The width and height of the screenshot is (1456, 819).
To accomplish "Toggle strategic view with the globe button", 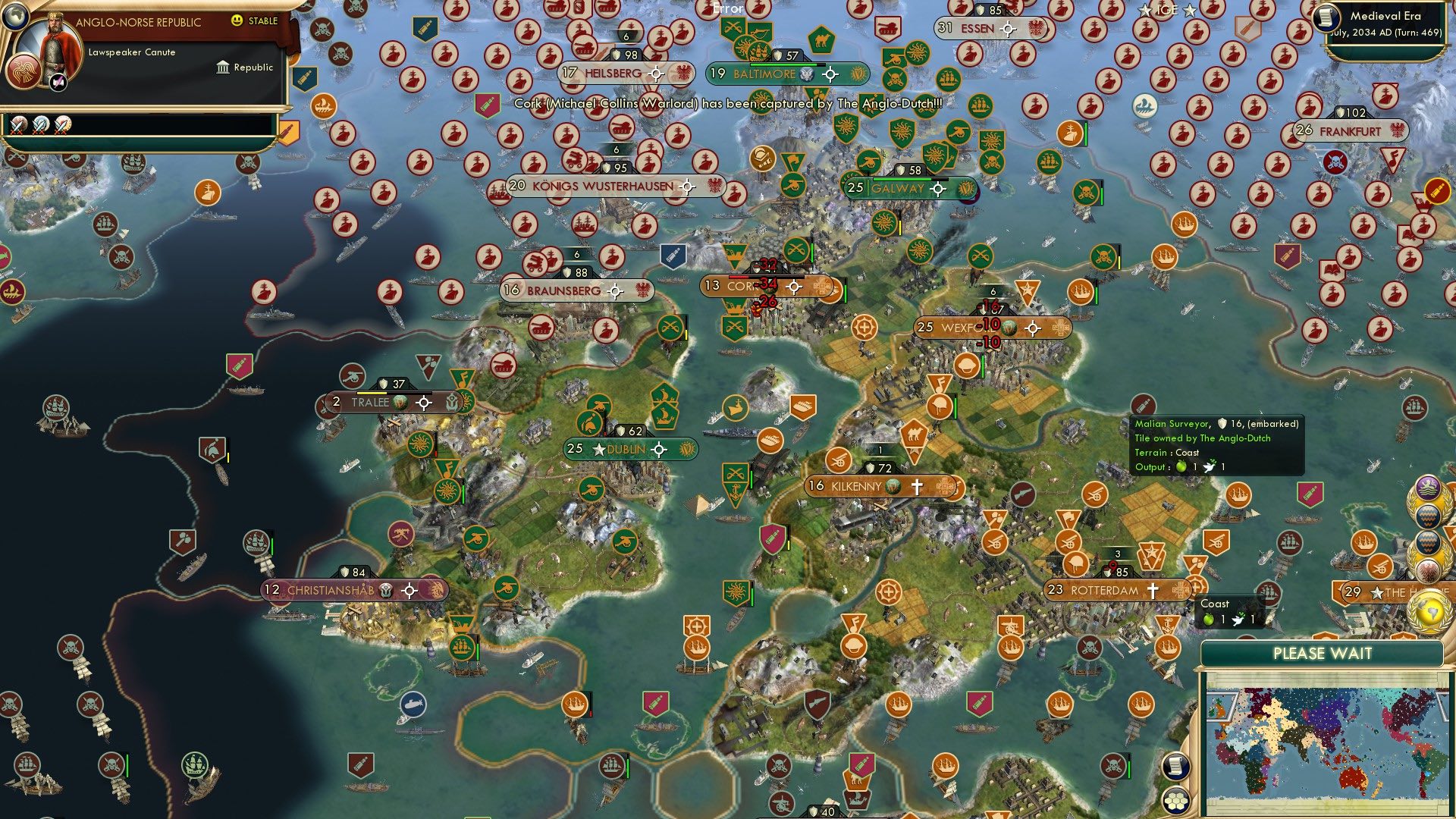I will [x=16, y=15].
